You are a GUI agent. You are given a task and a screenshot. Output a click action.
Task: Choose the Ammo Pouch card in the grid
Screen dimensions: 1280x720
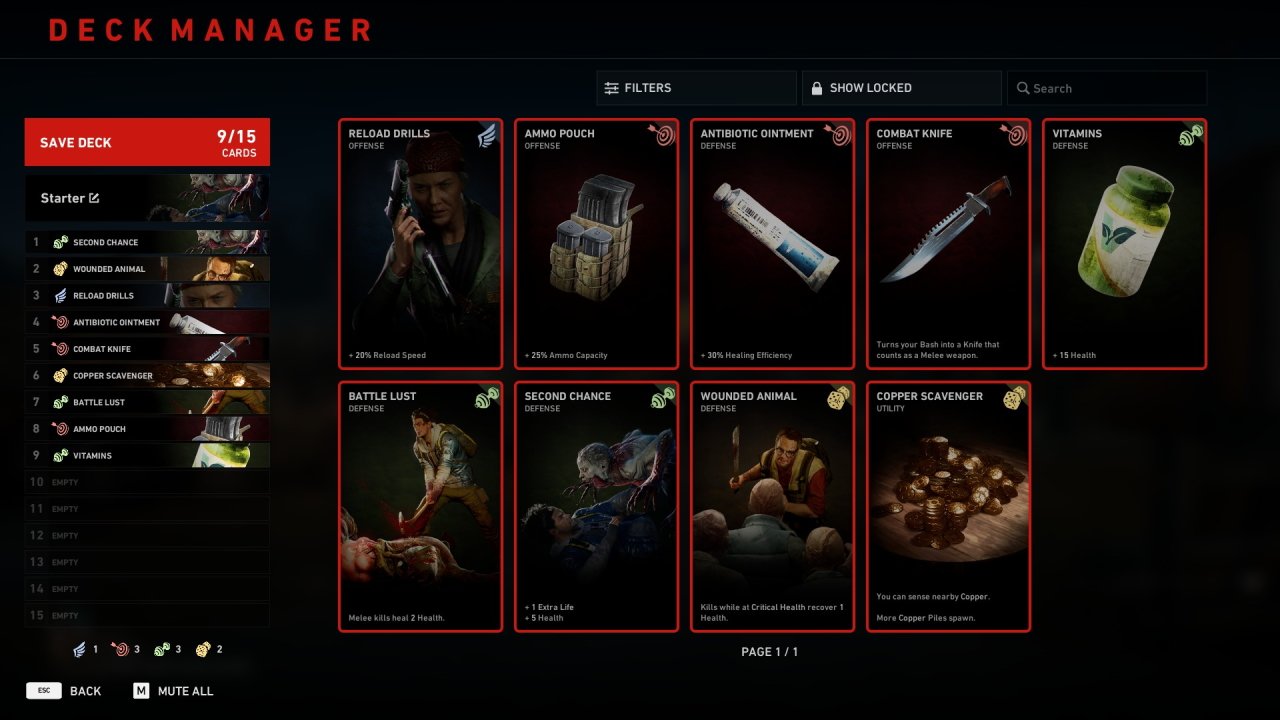tap(596, 244)
